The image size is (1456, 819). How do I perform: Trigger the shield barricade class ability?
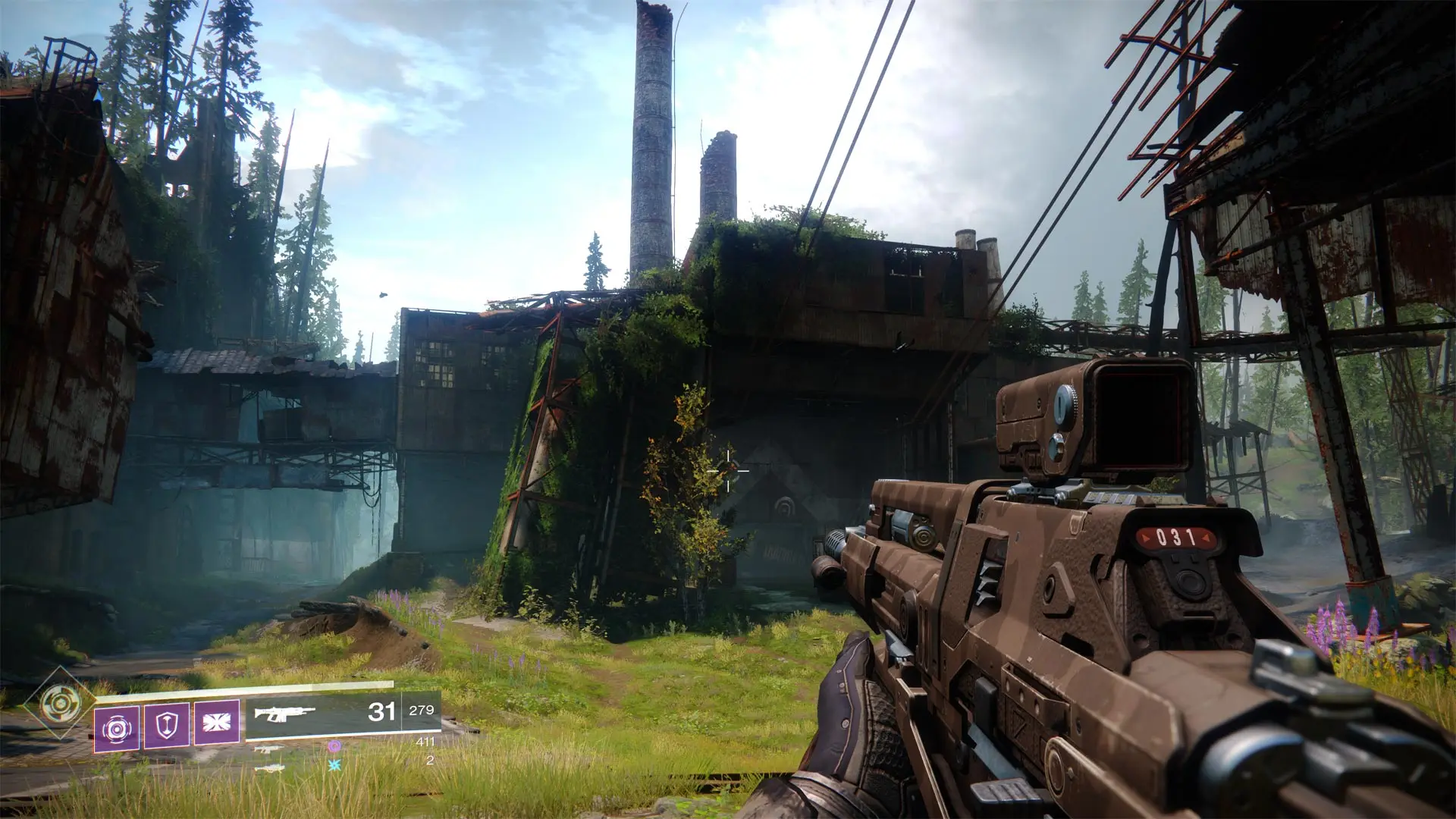point(166,726)
